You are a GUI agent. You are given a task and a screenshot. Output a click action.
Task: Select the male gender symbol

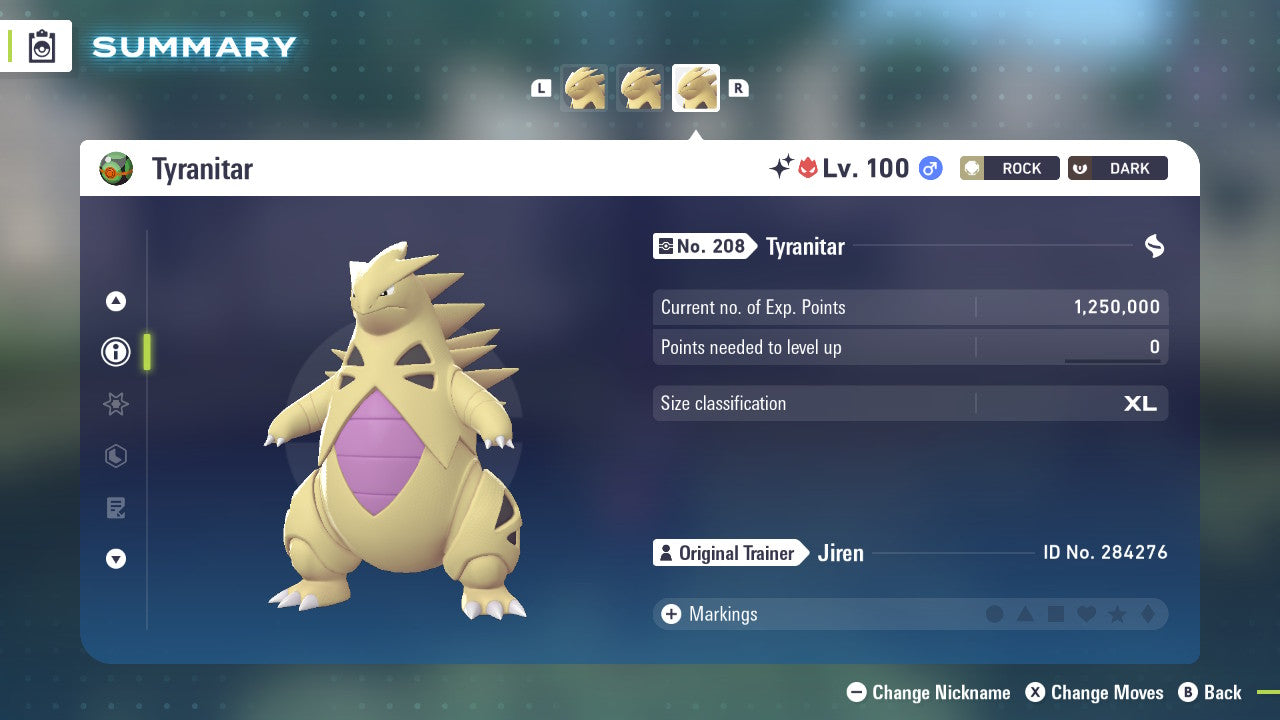pyautogui.click(x=930, y=168)
